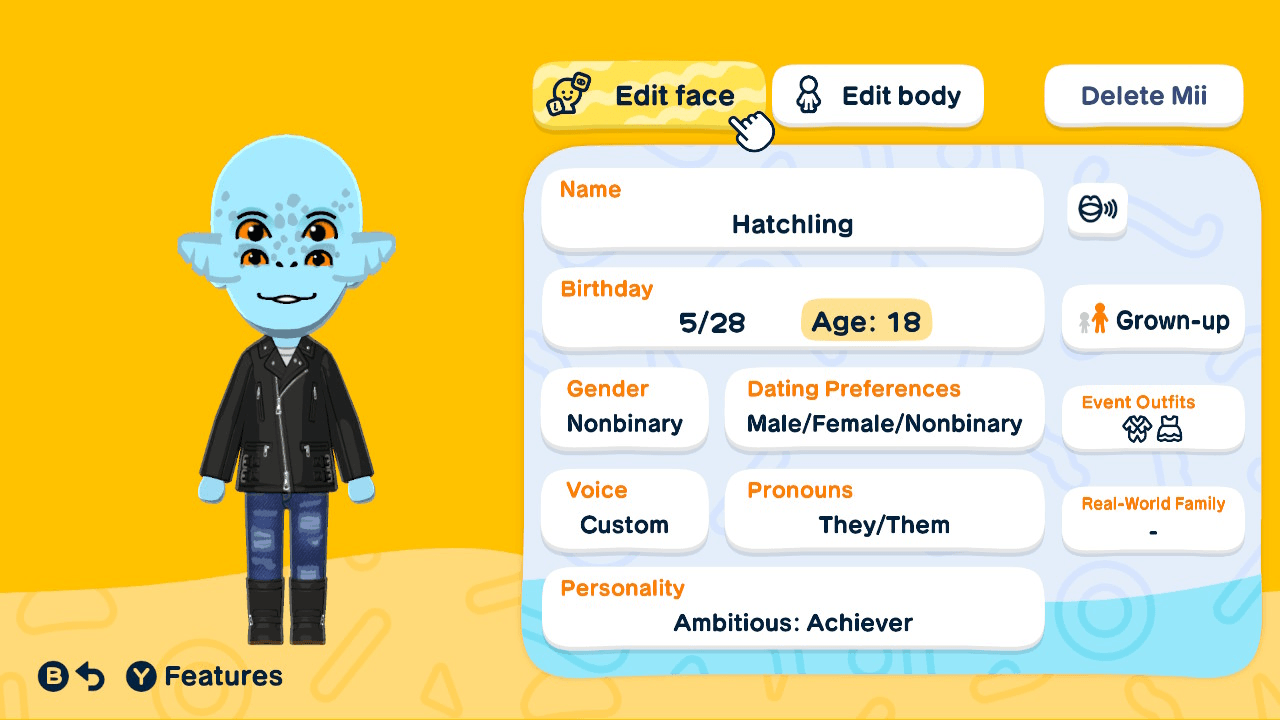1280x720 pixels.
Task: Toggle the Grown-up life stage
Action: click(x=1152, y=319)
